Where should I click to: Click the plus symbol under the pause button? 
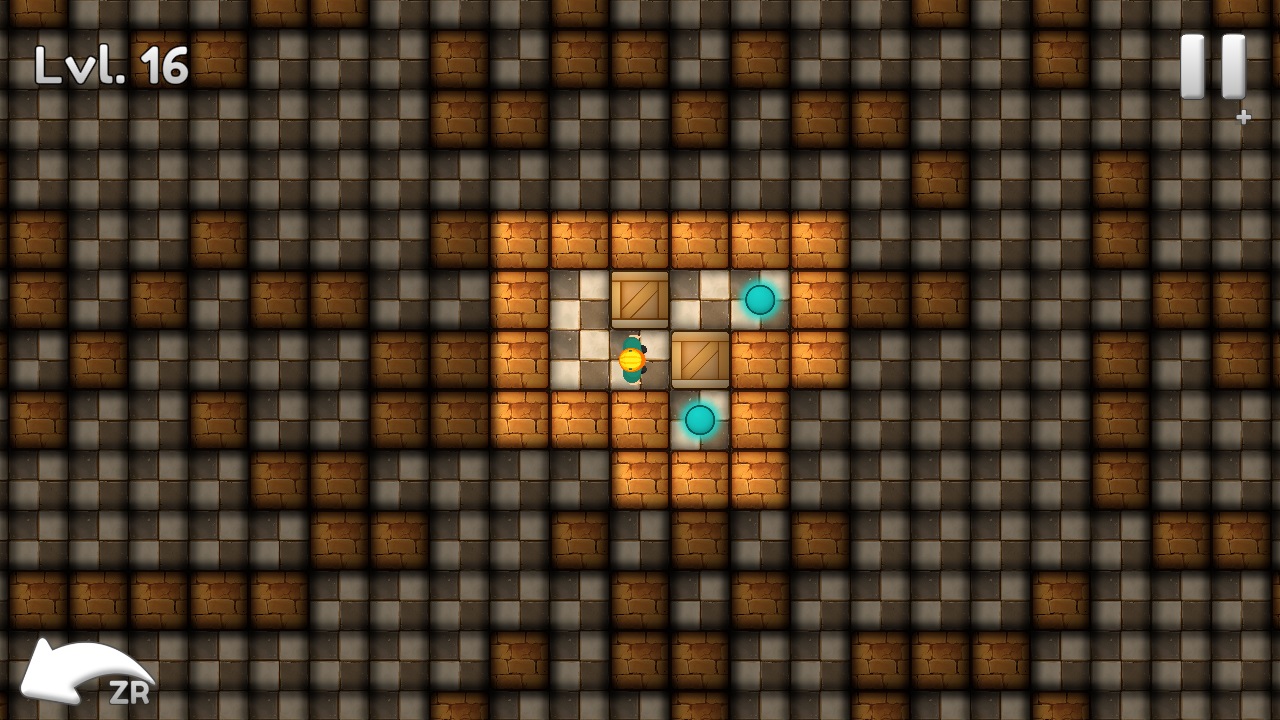pos(1243,116)
